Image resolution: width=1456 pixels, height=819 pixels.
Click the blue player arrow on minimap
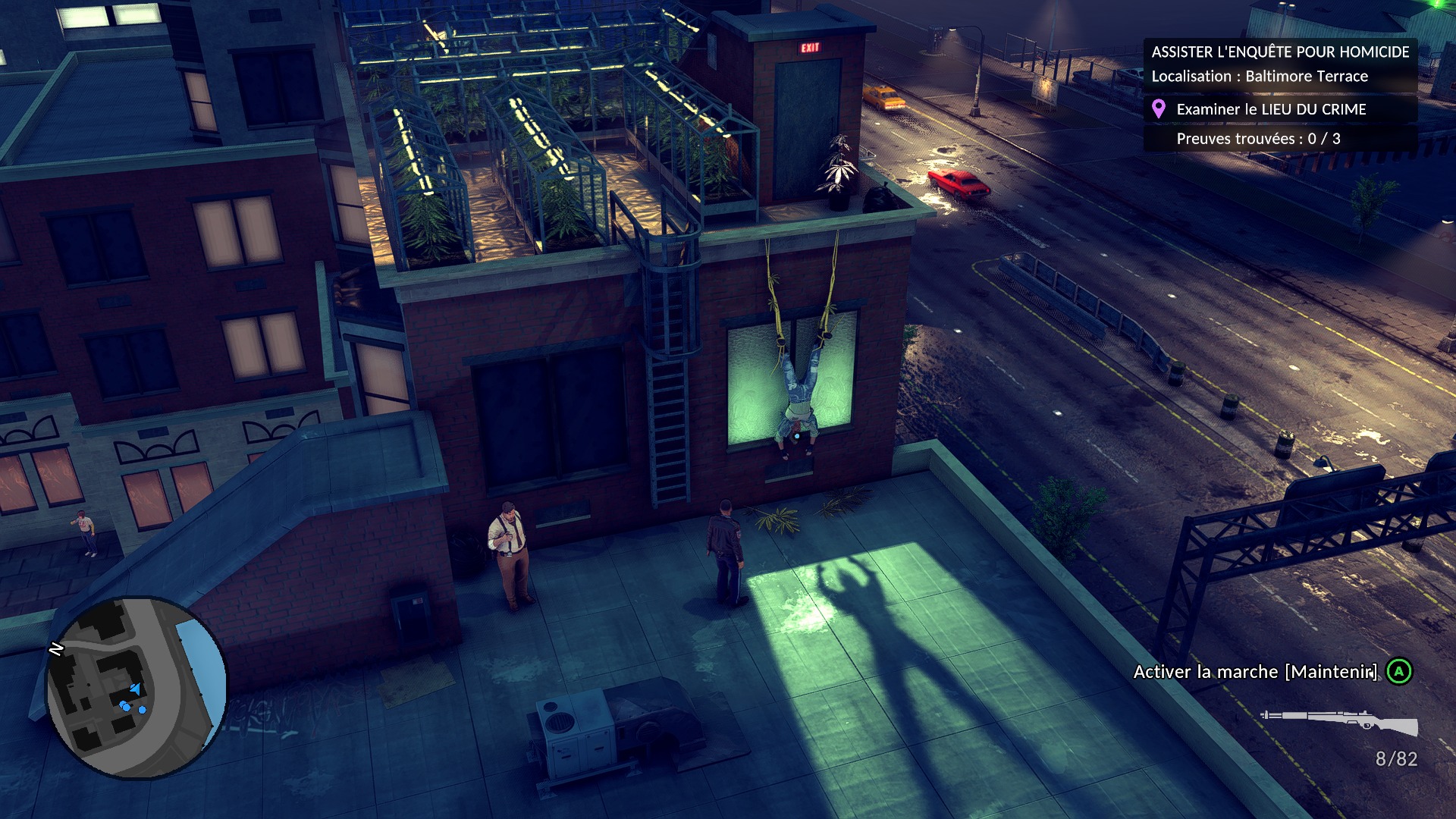coord(135,689)
